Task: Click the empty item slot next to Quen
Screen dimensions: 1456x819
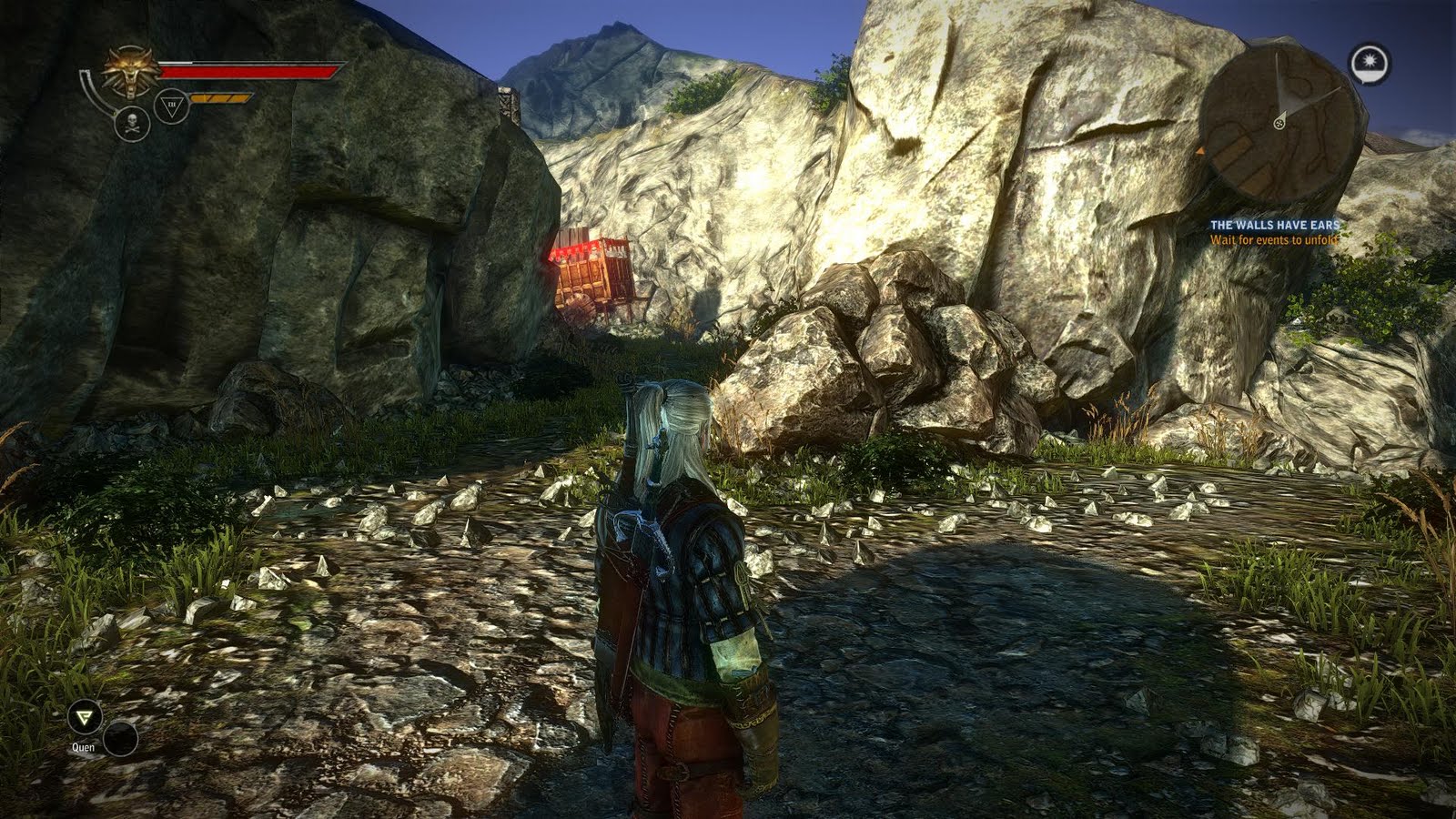Action: point(120,739)
